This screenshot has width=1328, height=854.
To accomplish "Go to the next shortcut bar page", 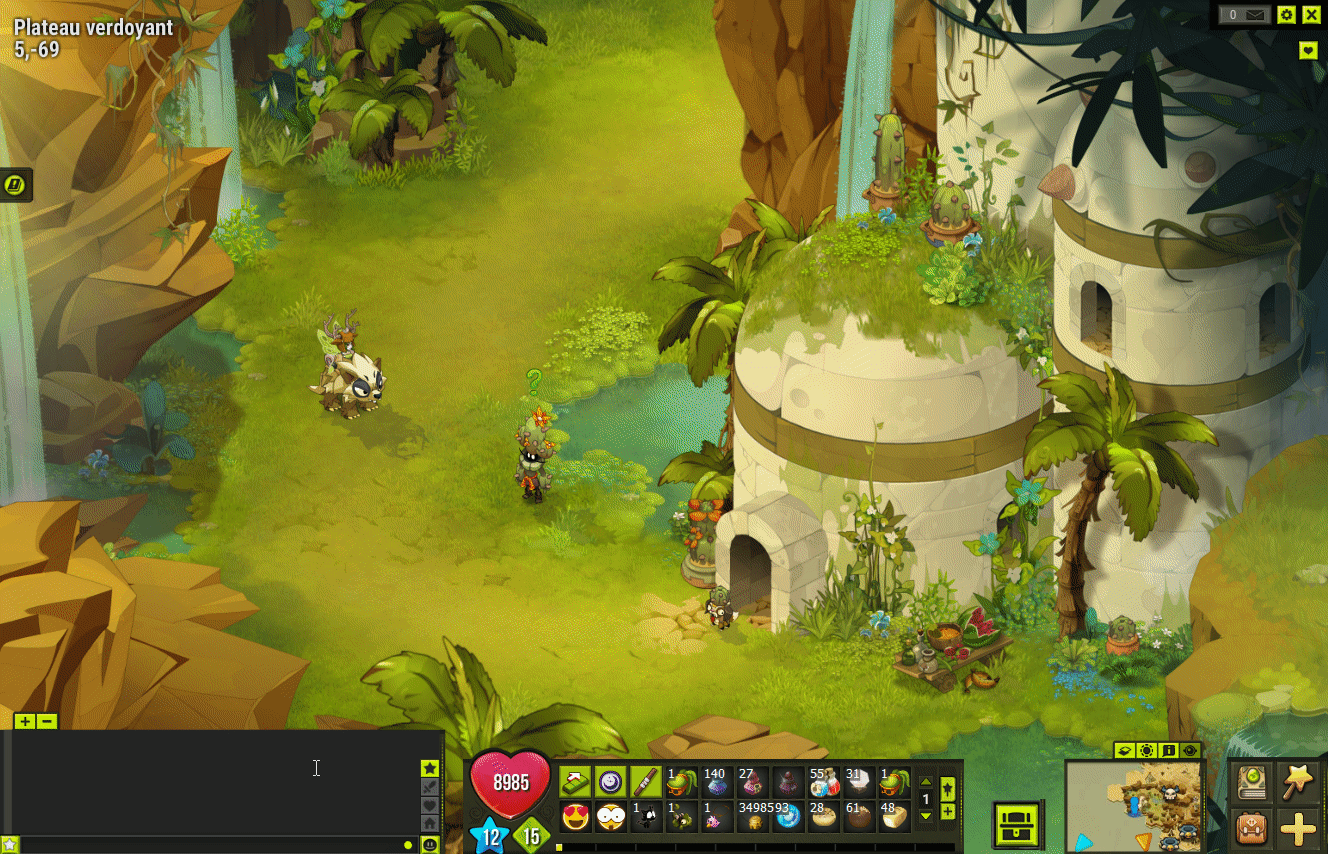I will coord(926,816).
